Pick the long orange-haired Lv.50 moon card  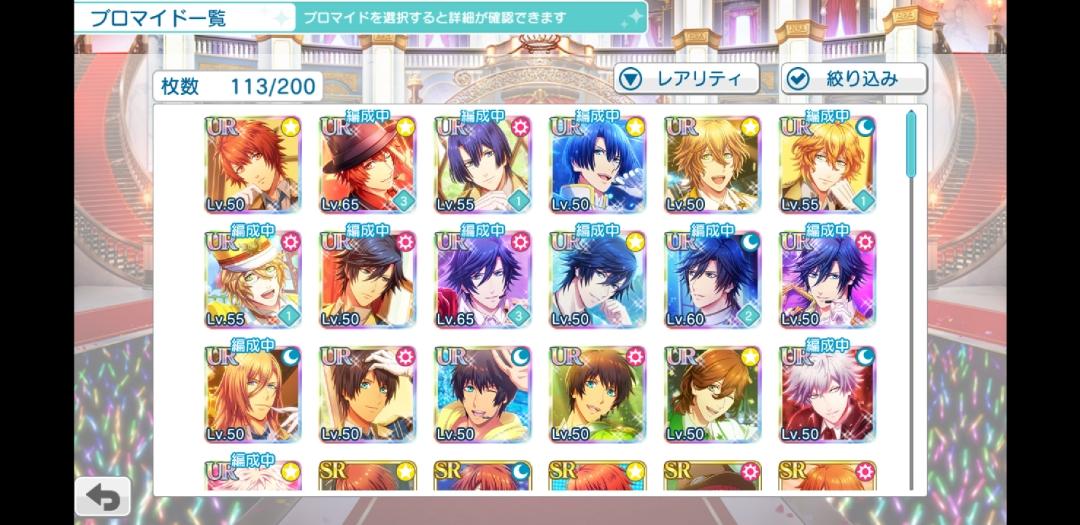252,395
